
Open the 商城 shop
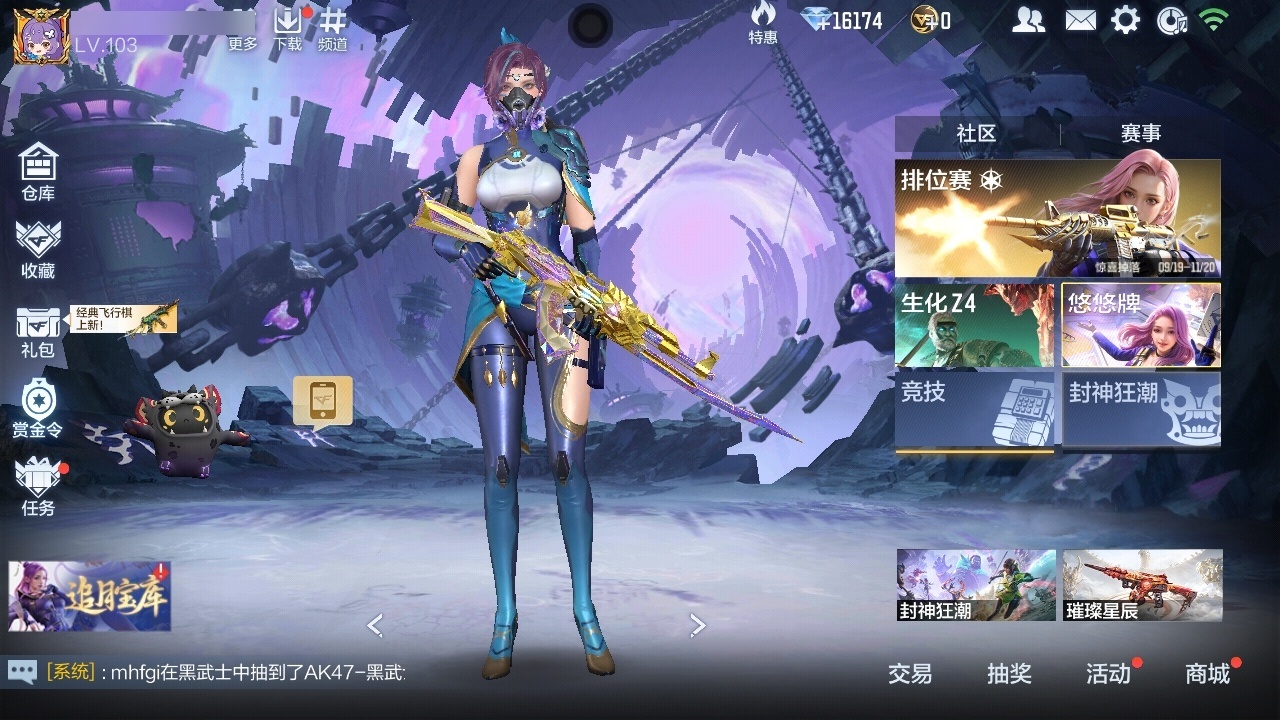click(1207, 674)
